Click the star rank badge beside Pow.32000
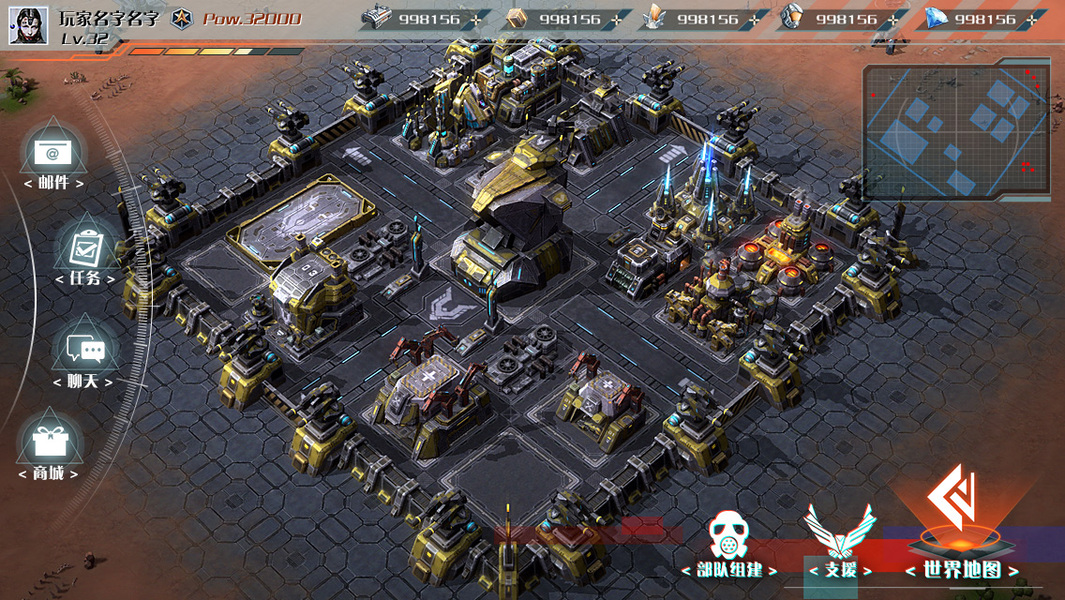Viewport: 1065px width, 600px height. (181, 18)
